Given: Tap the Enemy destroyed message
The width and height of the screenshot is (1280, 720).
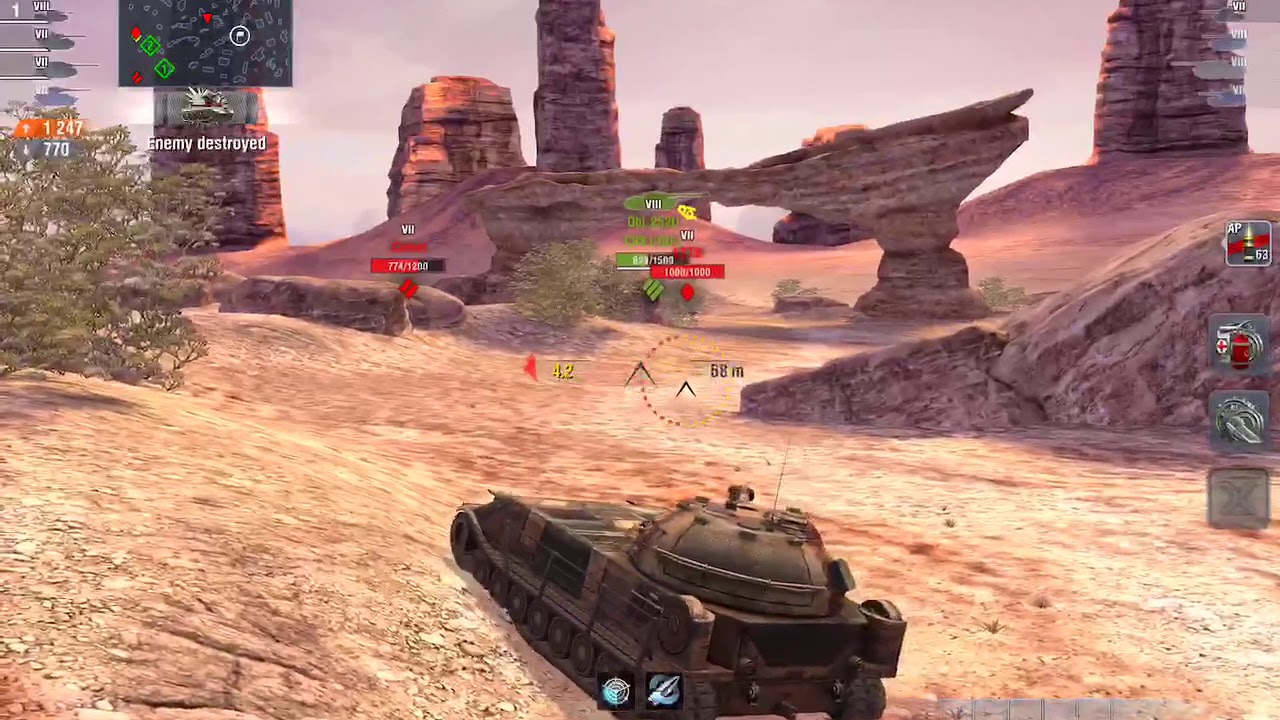Looking at the screenshot, I should tap(206, 143).
